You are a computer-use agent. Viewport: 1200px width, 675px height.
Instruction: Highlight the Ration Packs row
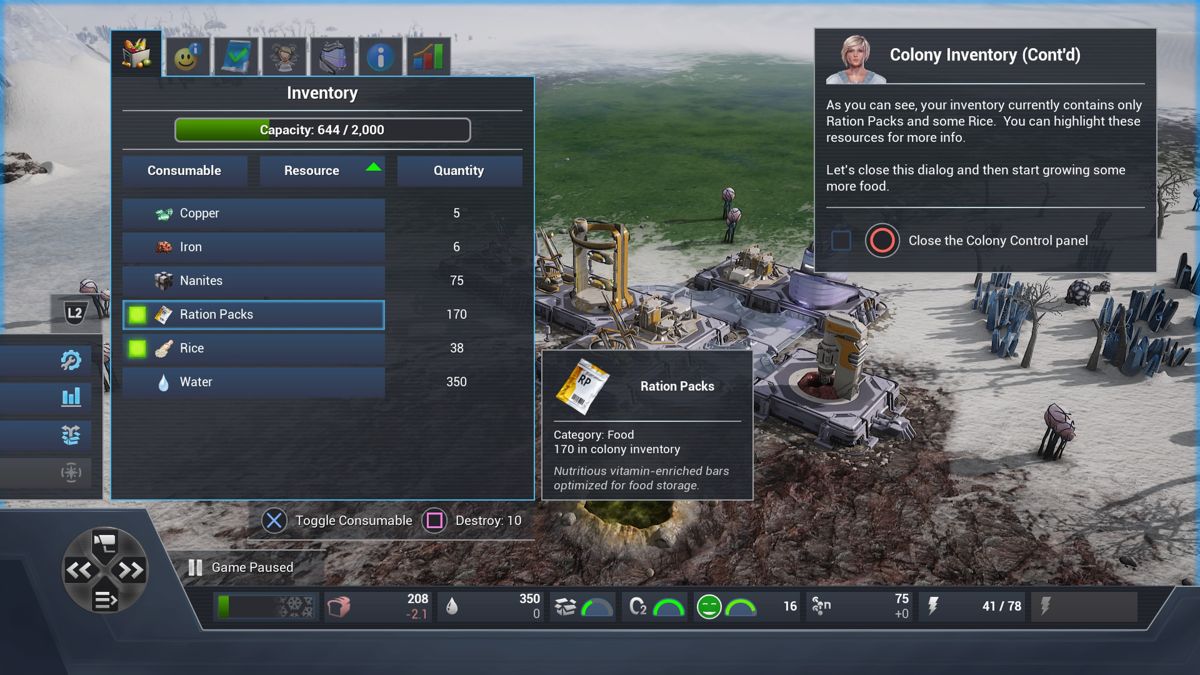tap(254, 315)
